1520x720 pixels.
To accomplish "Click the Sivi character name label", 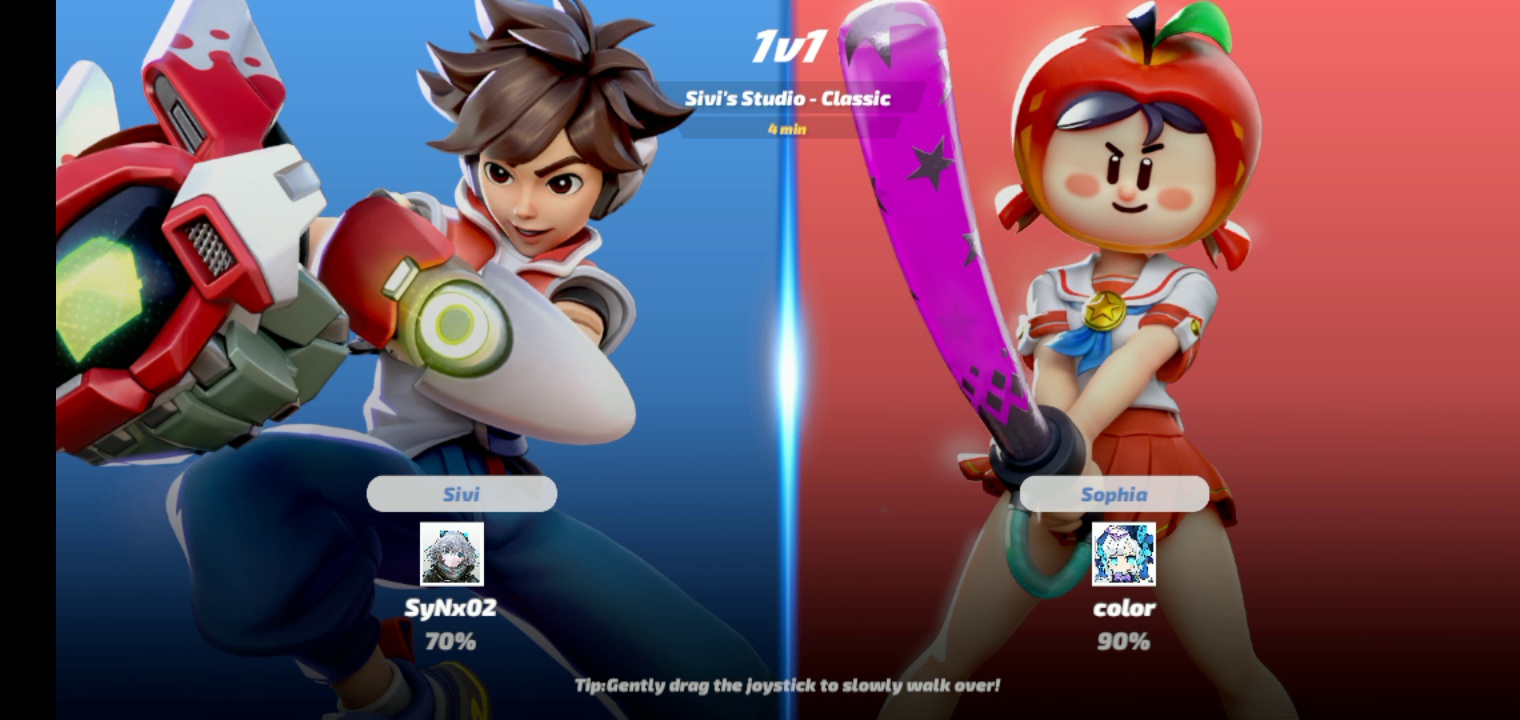I will 461,494.
